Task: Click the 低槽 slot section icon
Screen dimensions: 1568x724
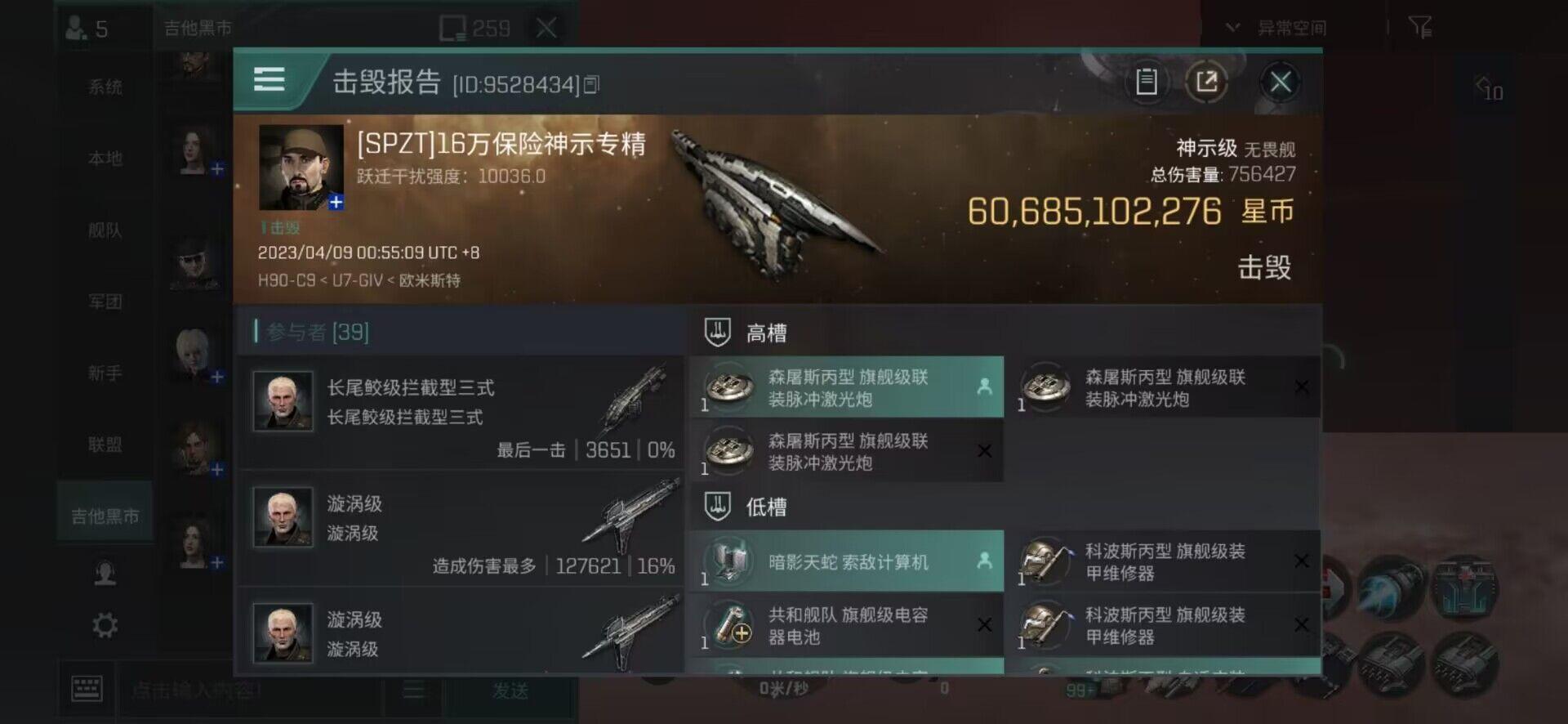Action: (717, 507)
